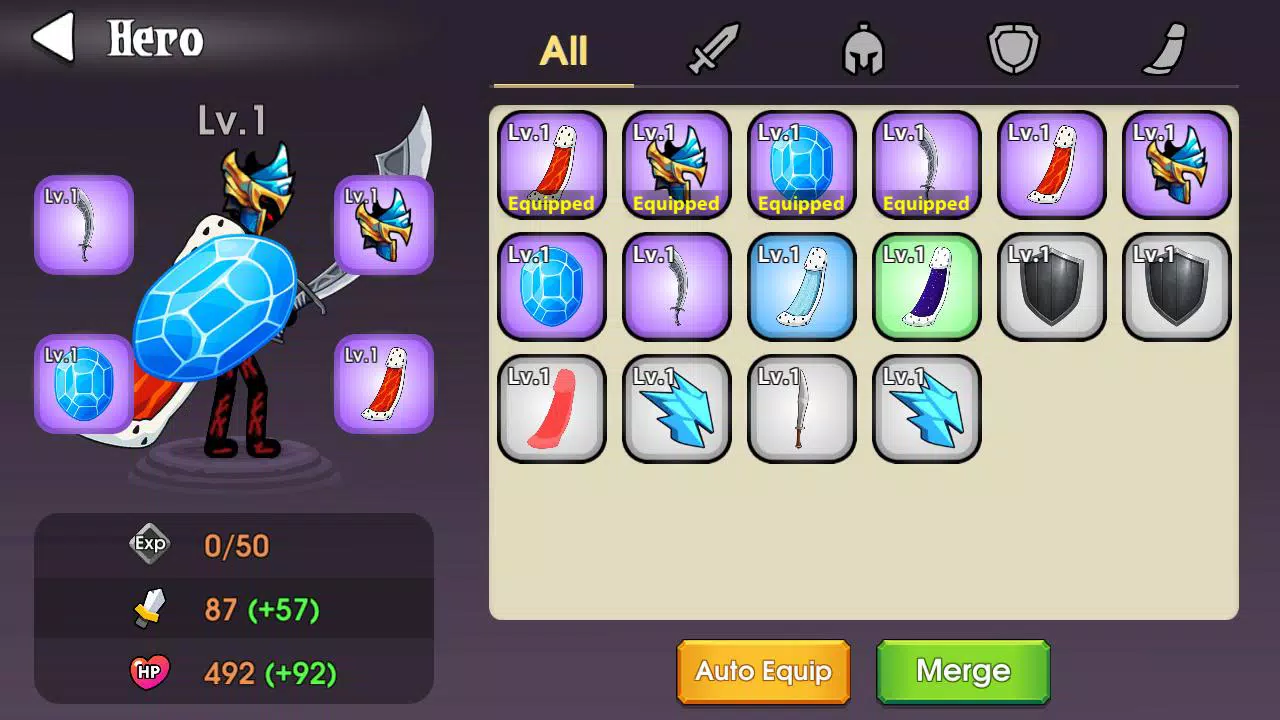Select the gray shield in the inventory

[x=1051, y=287]
